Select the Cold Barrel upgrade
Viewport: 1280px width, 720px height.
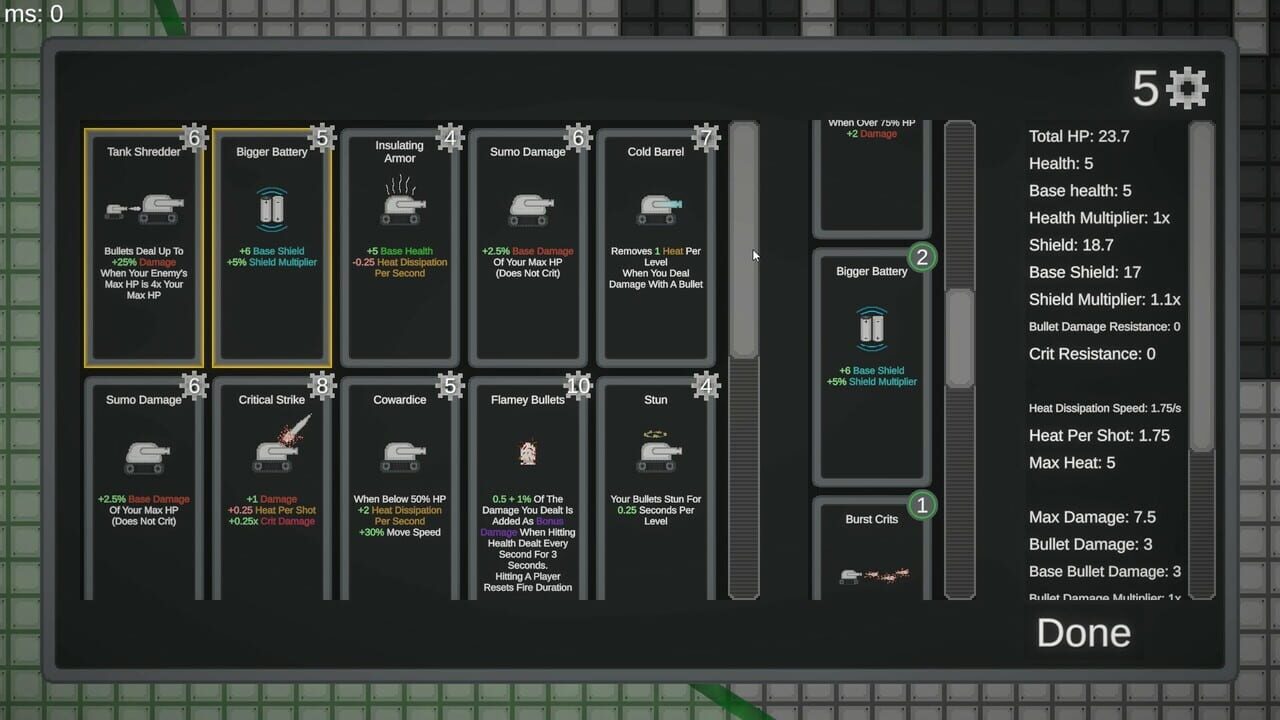pyautogui.click(x=656, y=245)
